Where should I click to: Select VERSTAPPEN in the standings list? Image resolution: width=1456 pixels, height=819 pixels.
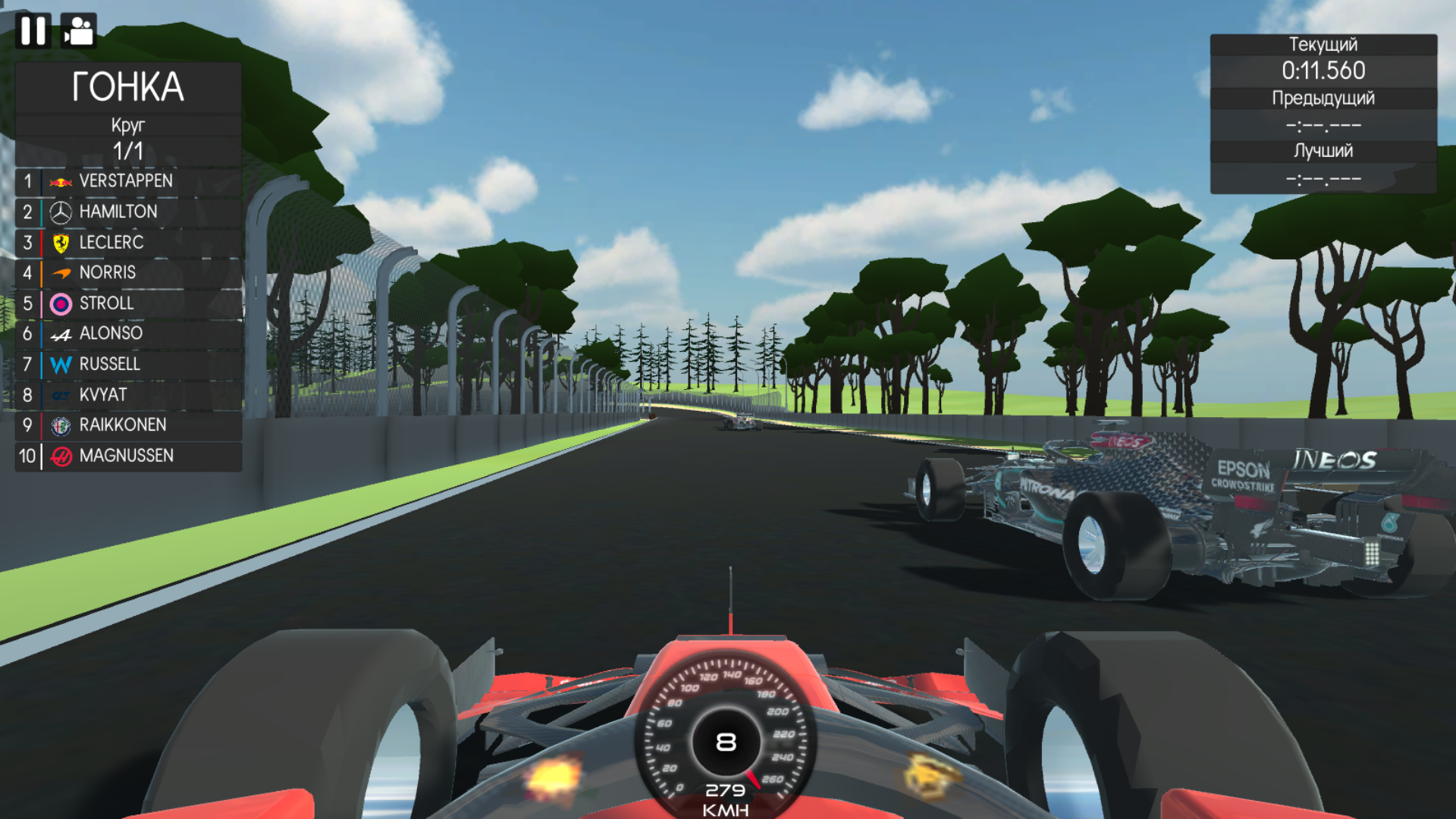pos(125,181)
